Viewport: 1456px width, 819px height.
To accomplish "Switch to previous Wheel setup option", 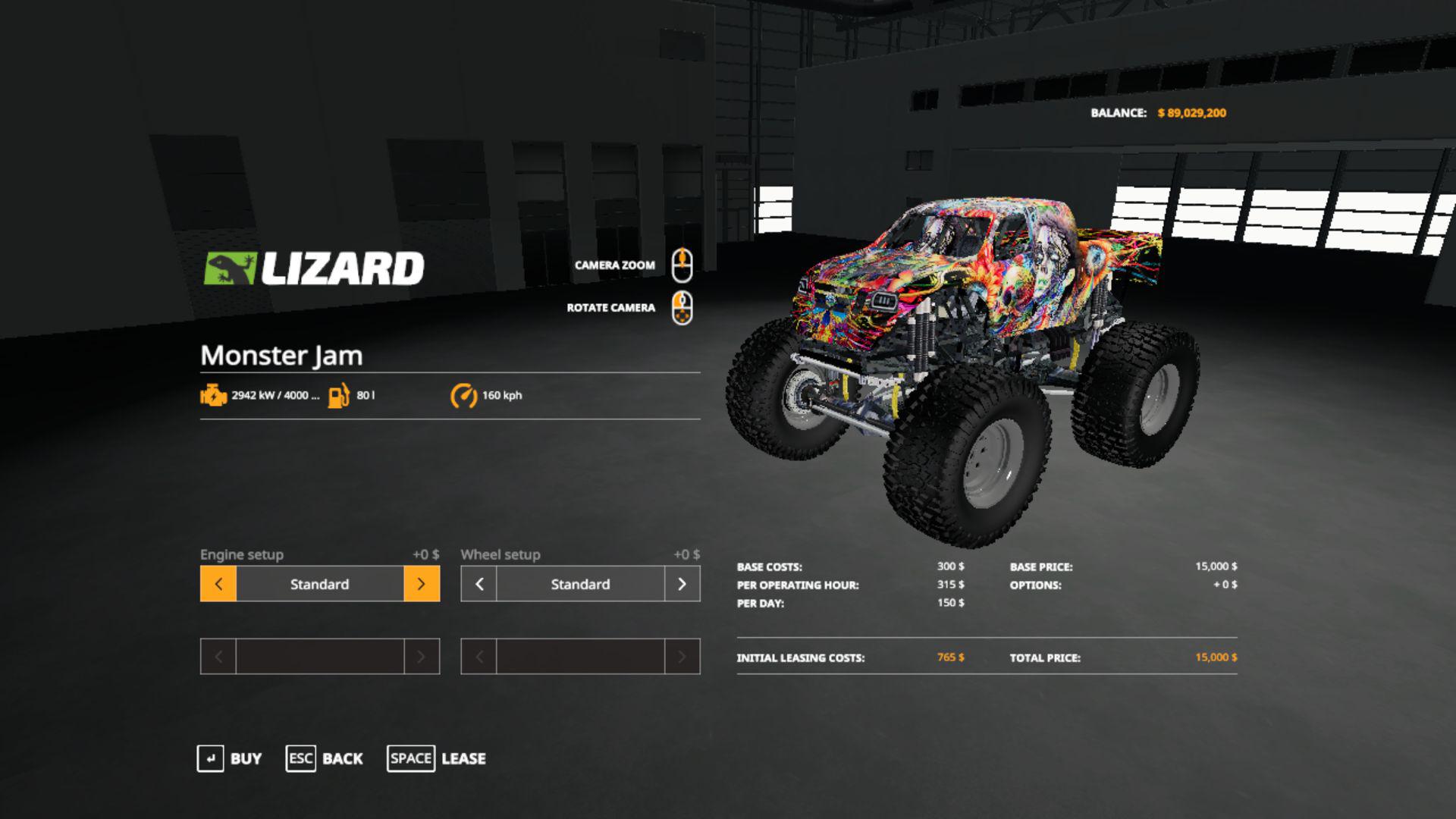I will pyautogui.click(x=479, y=584).
